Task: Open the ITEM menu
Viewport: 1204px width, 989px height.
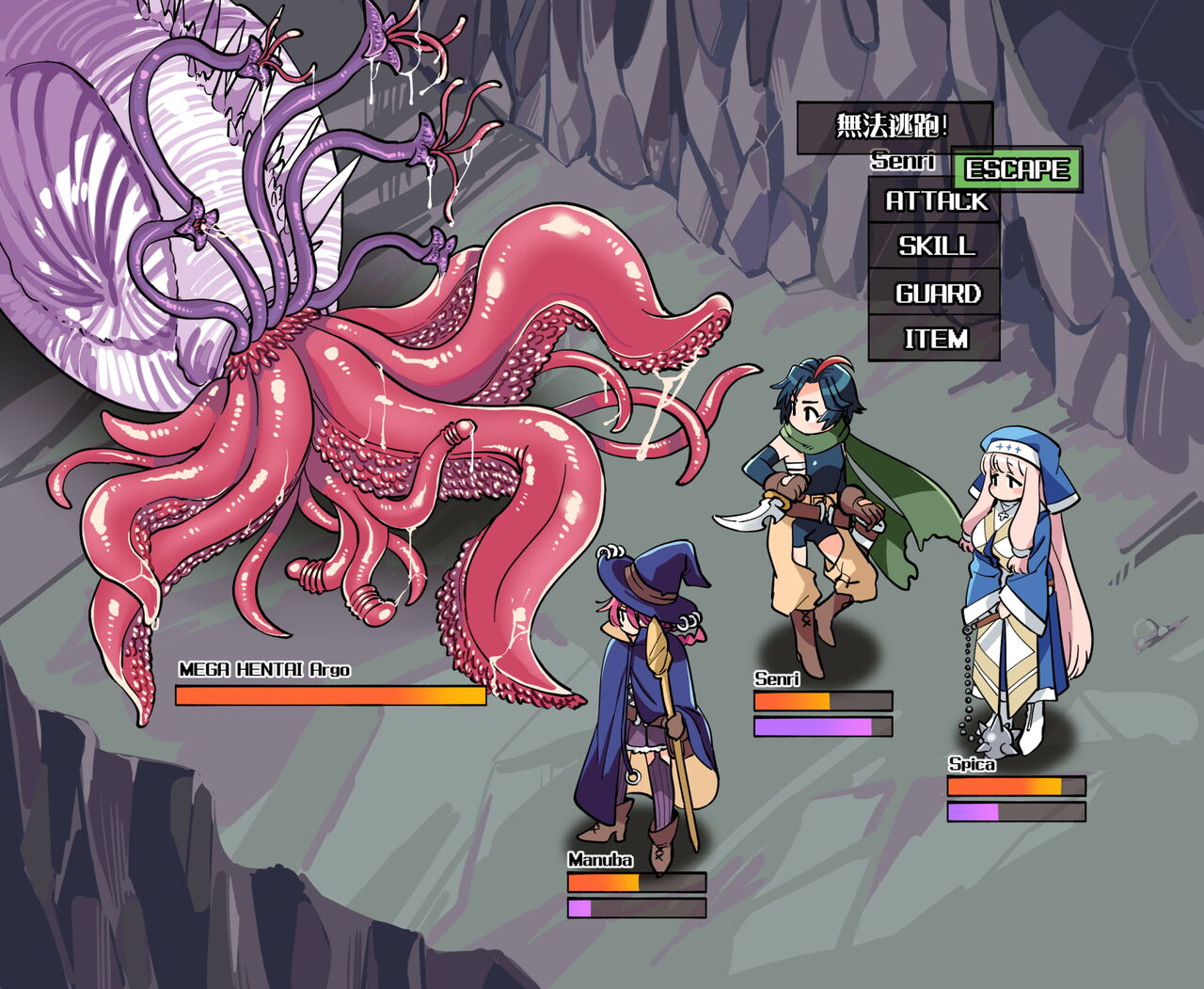Action: tap(936, 339)
